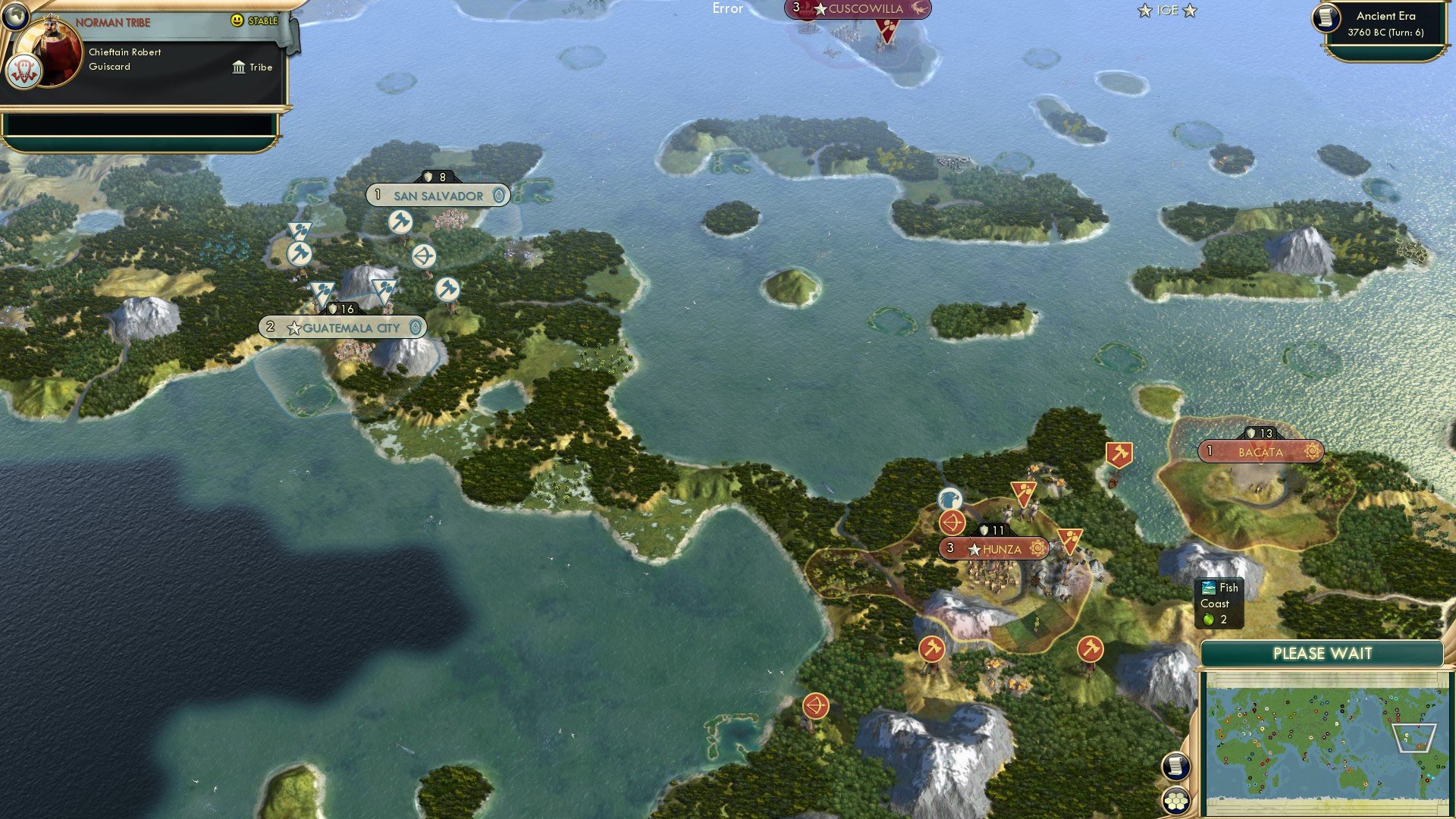Open the notifications scroll icon at bottom right
Viewport: 1456px width, 819px height.
click(1177, 767)
